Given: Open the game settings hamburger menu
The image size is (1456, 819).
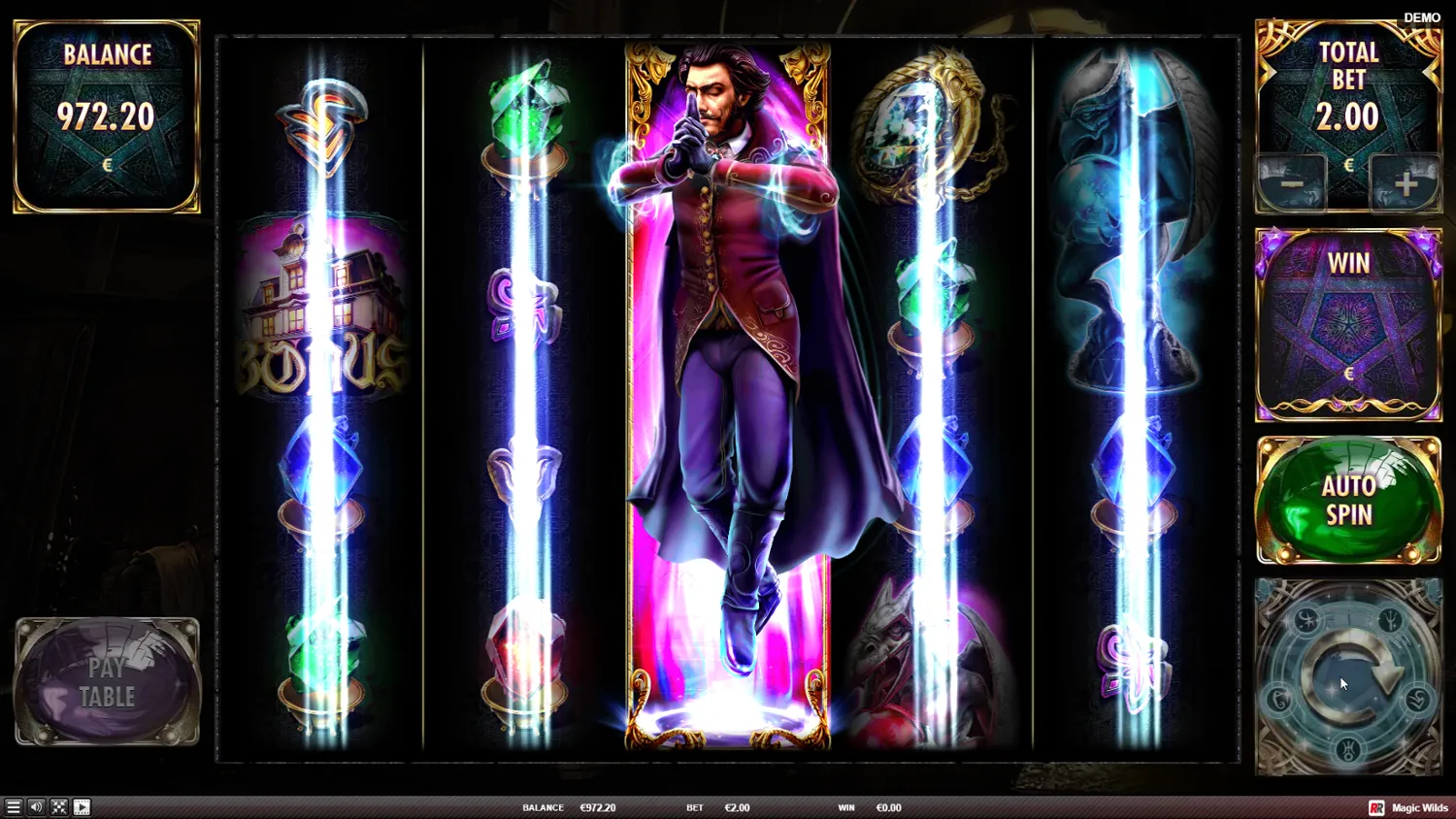Looking at the screenshot, I should click(x=13, y=806).
